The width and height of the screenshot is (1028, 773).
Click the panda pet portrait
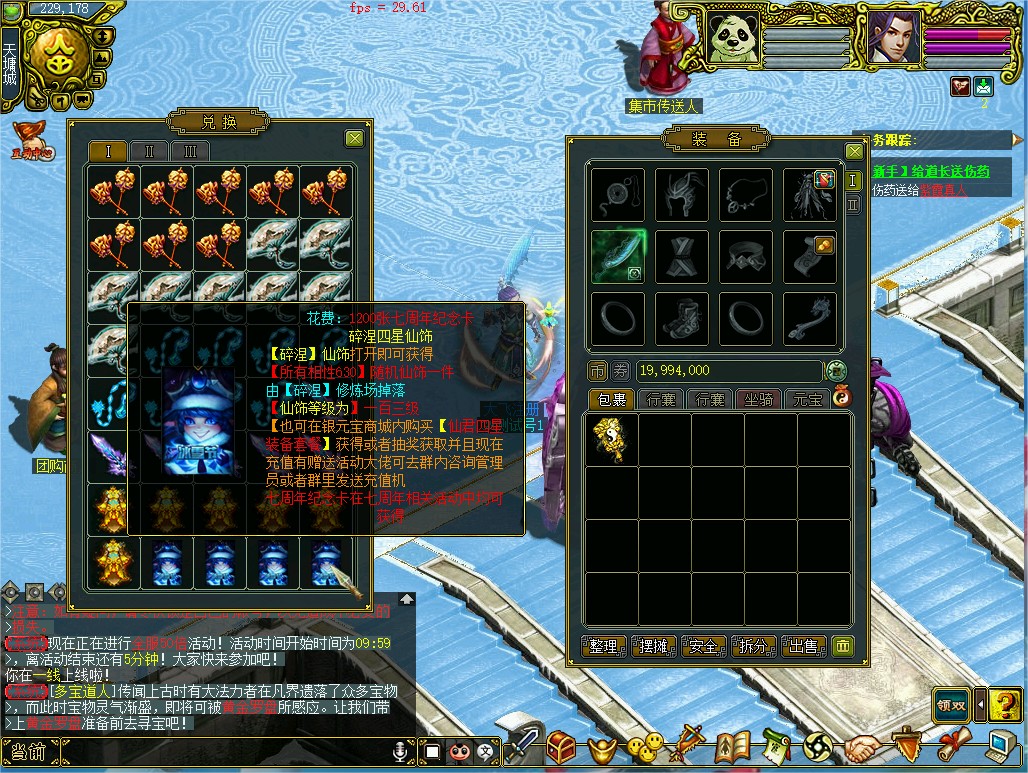[734, 37]
